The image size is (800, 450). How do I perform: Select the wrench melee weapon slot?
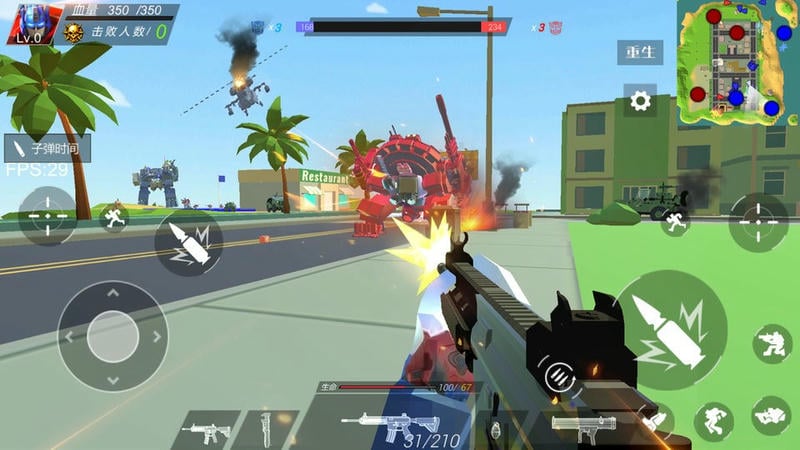pyautogui.click(x=266, y=430)
